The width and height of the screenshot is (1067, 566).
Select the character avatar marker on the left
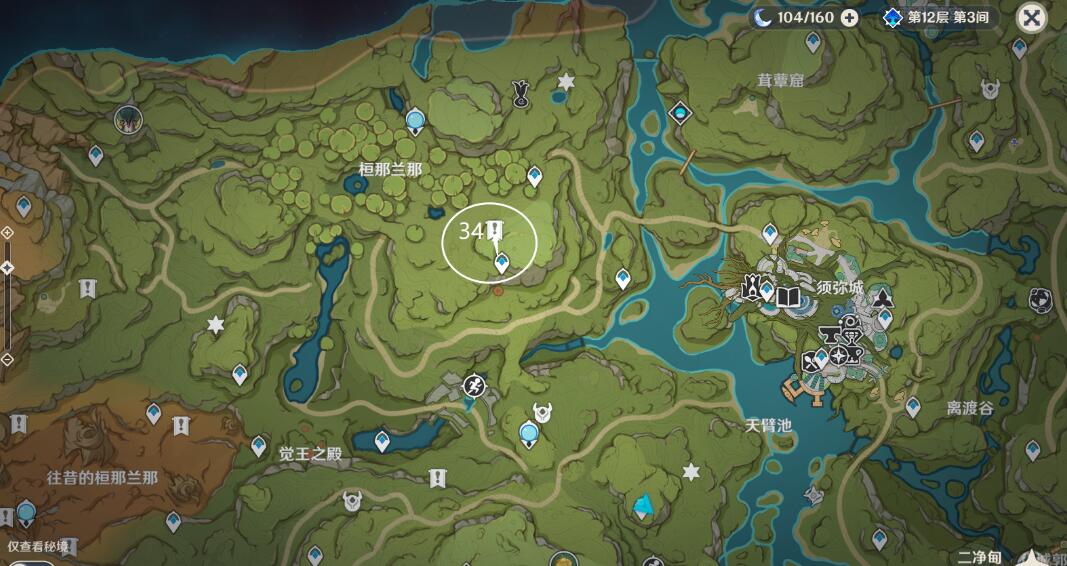128,120
